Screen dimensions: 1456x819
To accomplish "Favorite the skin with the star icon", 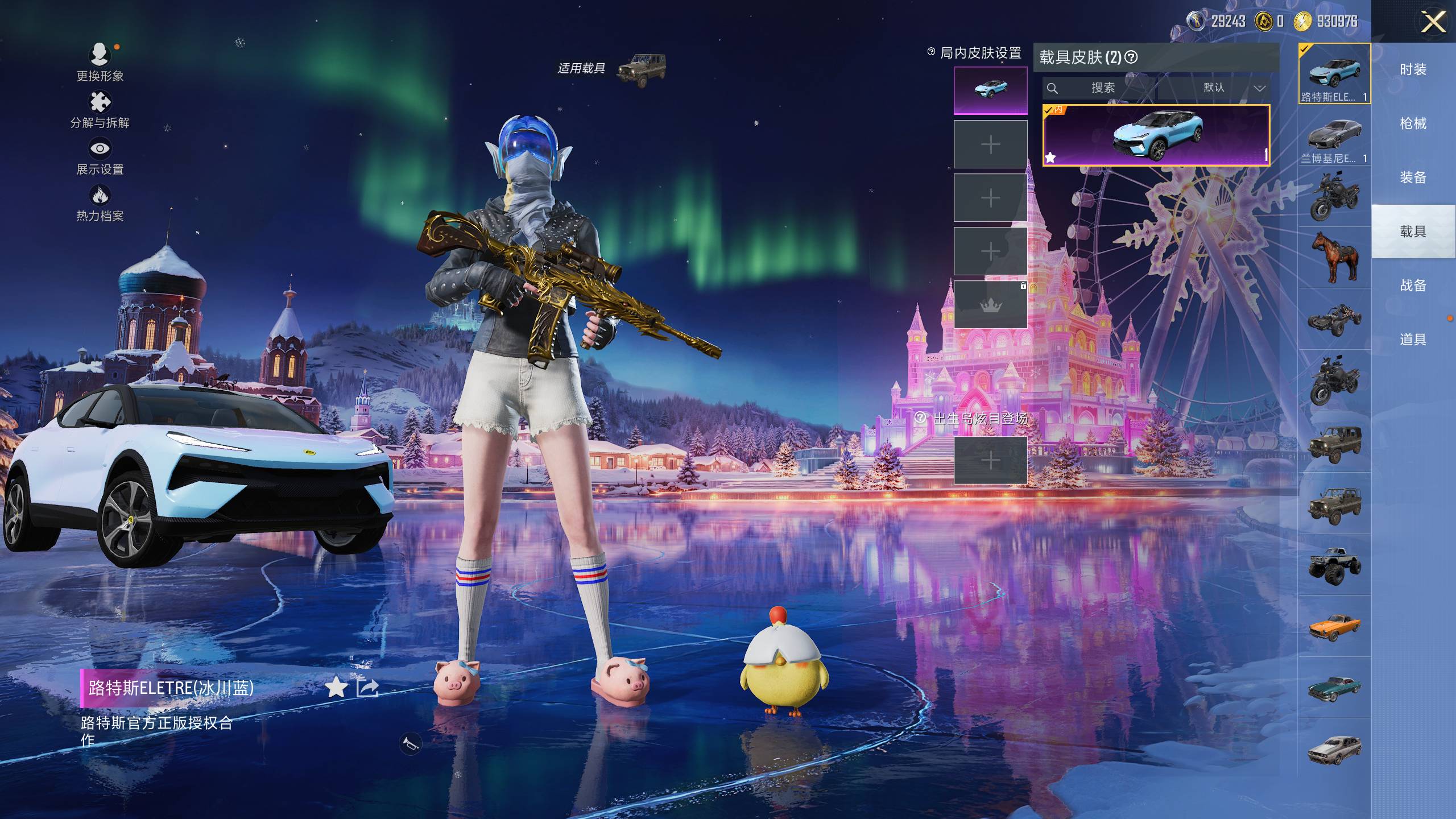I will pyautogui.click(x=336, y=688).
